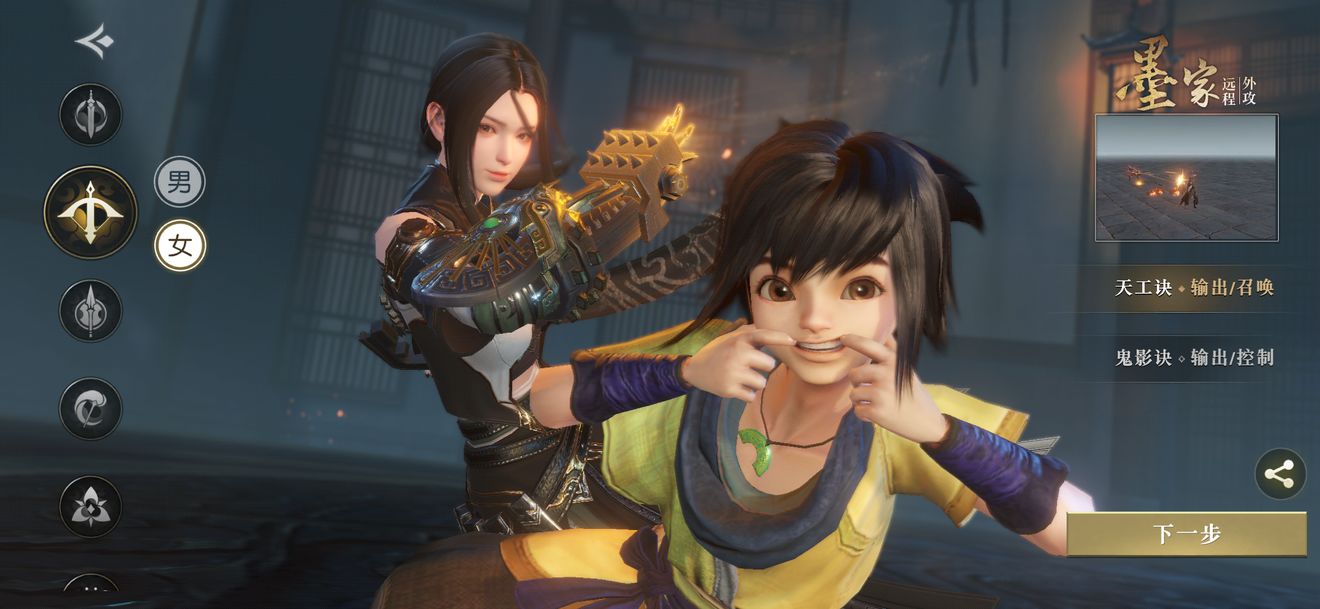Choose the 鬼影诀 输出/控制 specialization
This screenshot has height=609, width=1320.
coord(1194,357)
